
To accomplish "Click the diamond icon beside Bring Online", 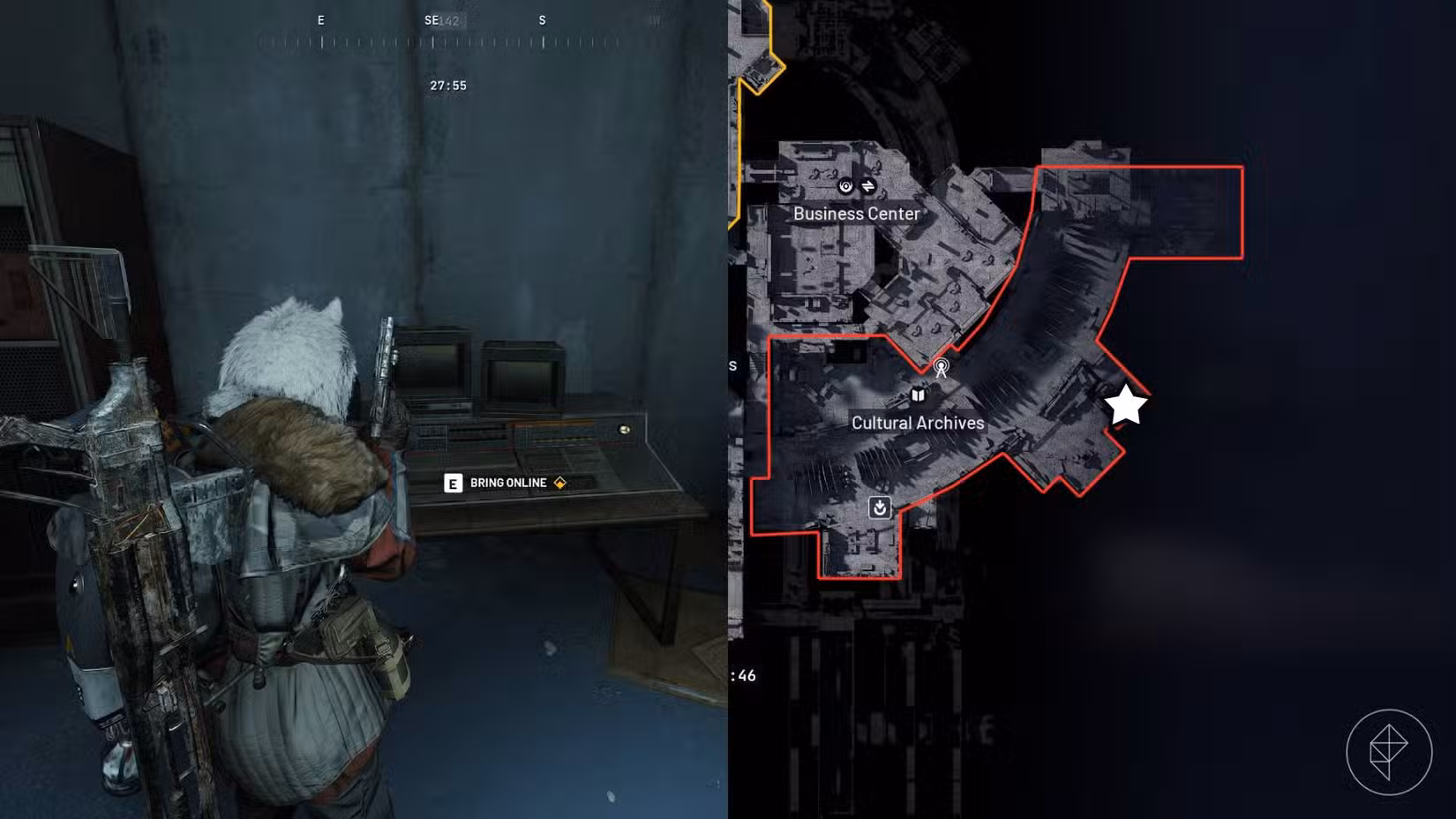I will [559, 483].
